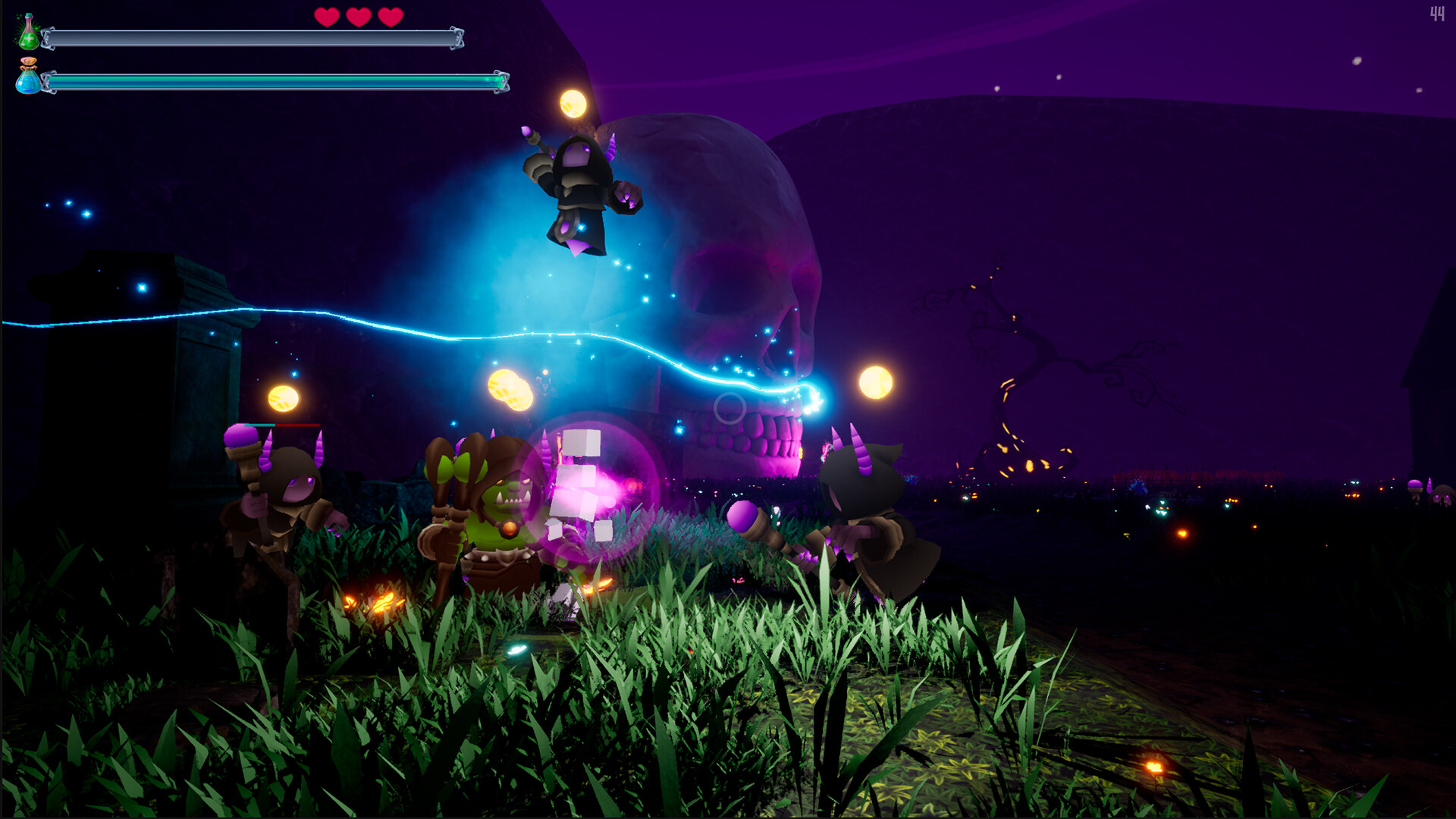Click the middle heart icon
This screenshot has width=1456, height=819.
pos(359,17)
